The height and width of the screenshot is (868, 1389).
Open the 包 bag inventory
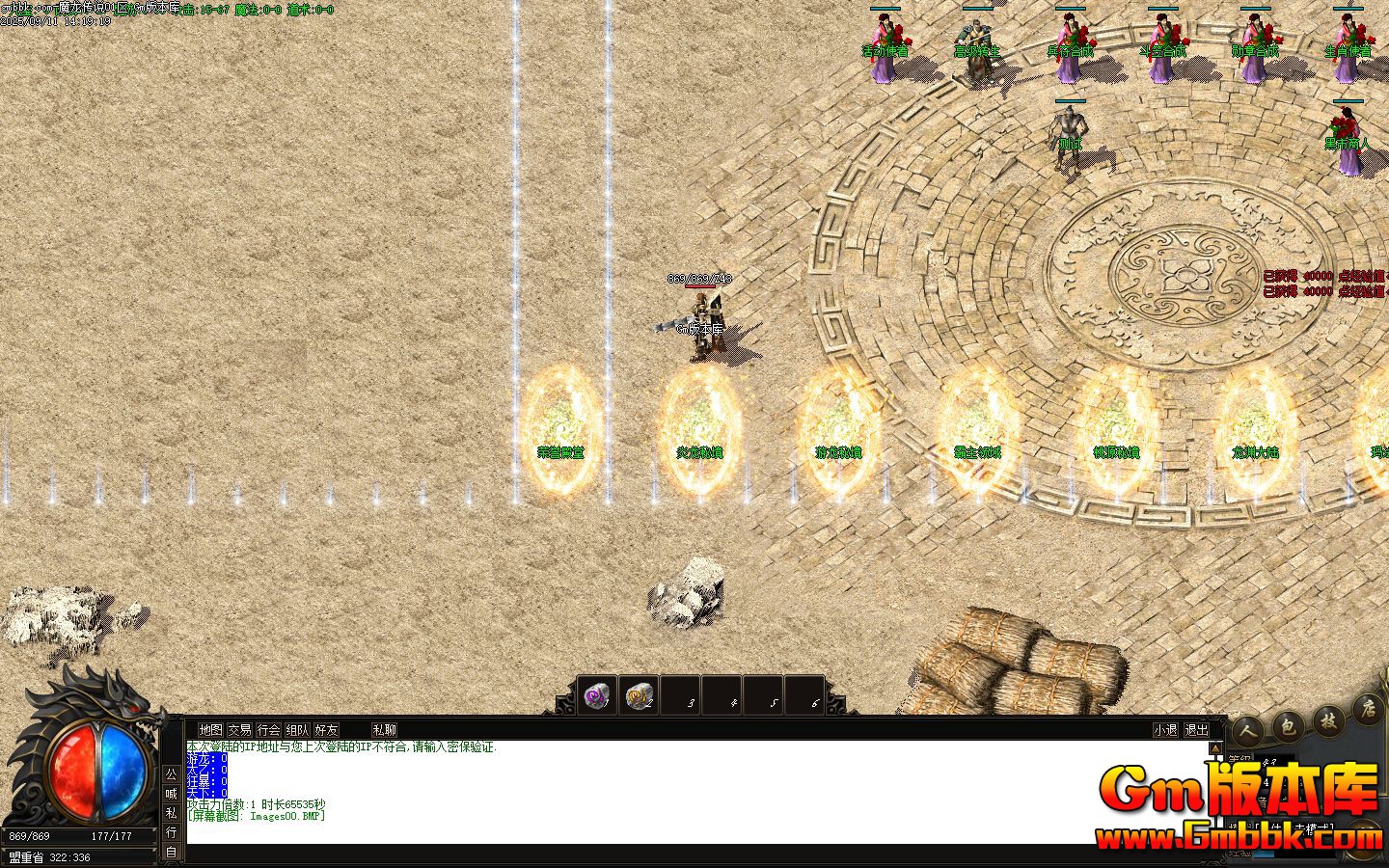[x=1287, y=726]
